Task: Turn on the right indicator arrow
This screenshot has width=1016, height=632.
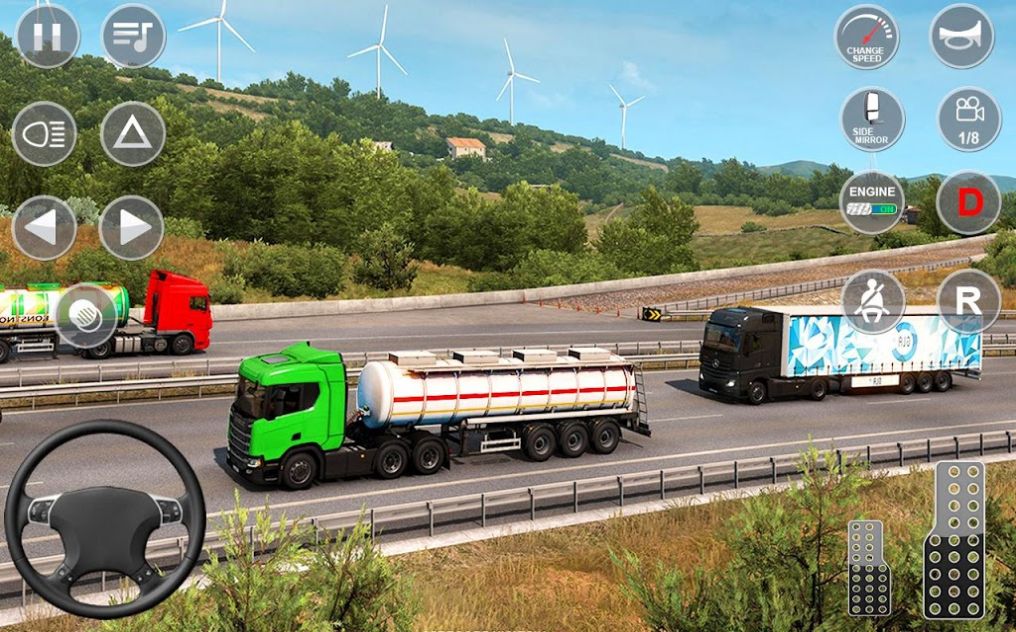Action: click(132, 228)
